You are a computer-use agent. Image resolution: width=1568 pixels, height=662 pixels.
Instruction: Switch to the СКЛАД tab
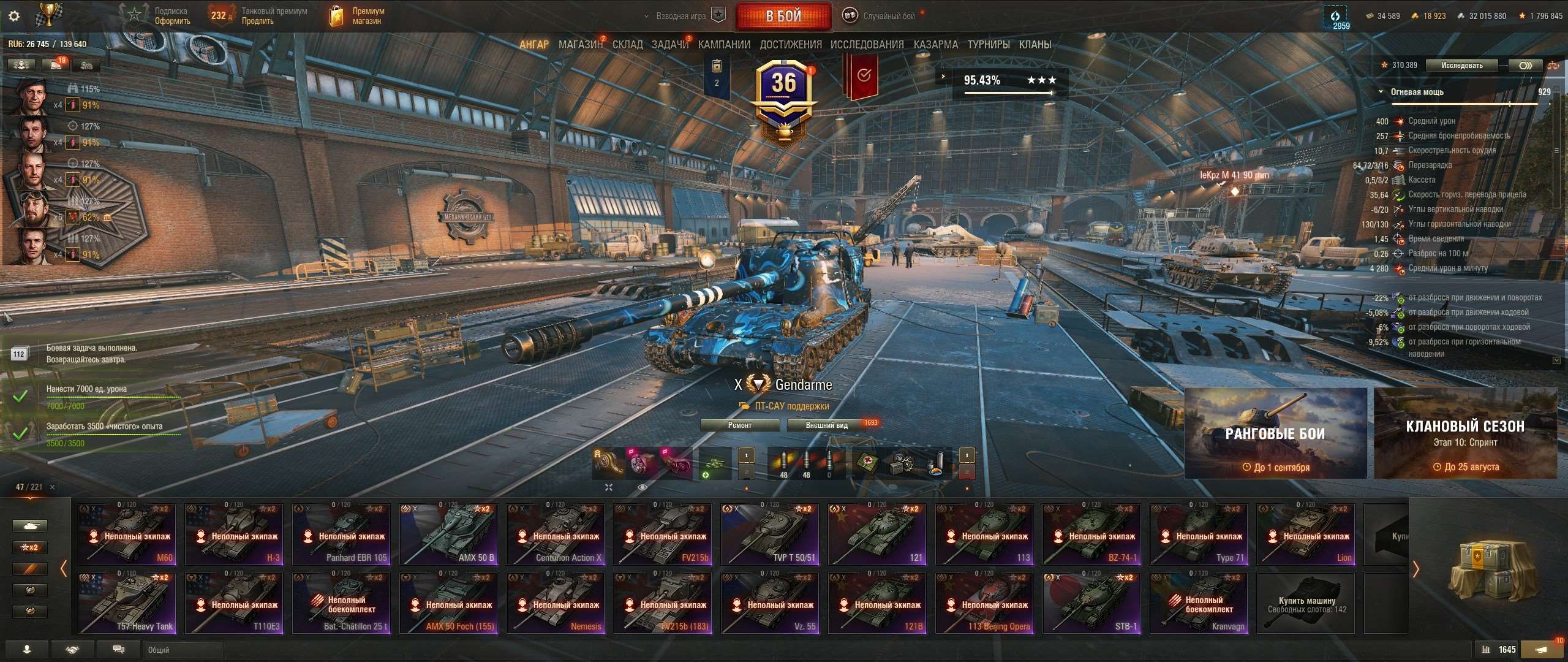[x=627, y=45]
